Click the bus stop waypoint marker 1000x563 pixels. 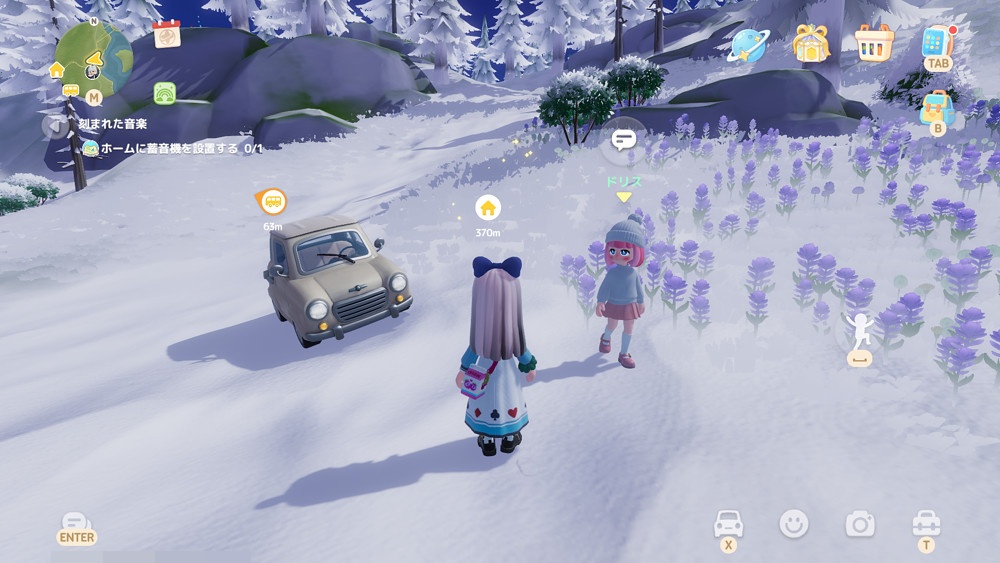(272, 202)
